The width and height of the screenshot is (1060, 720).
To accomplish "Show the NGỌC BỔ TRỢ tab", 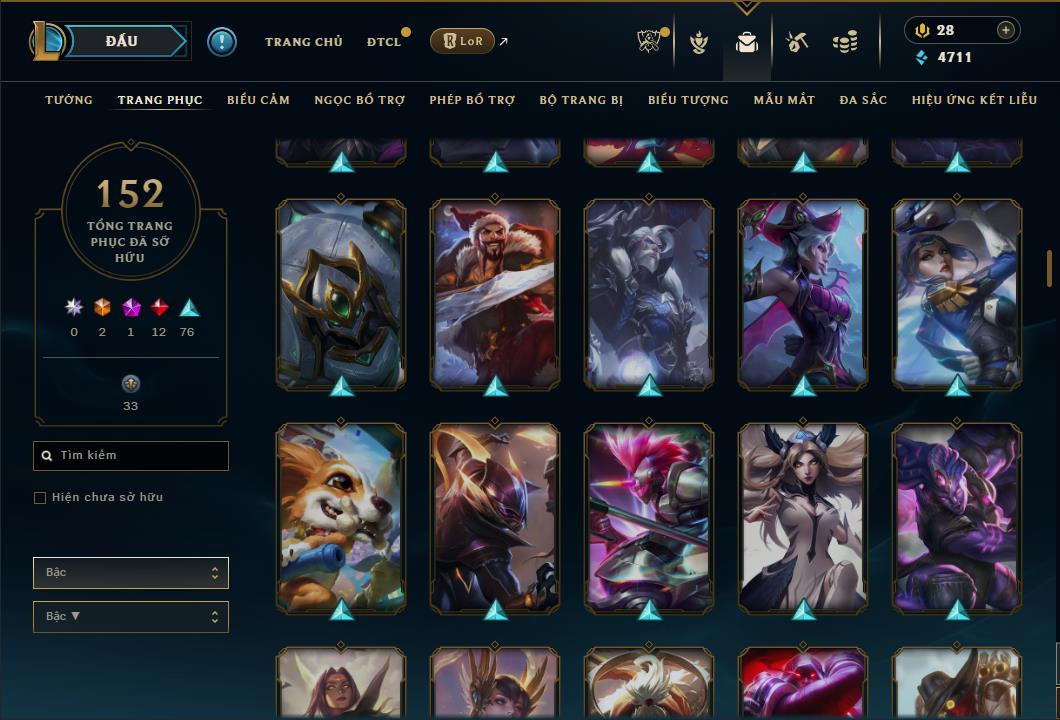I will coord(359,100).
